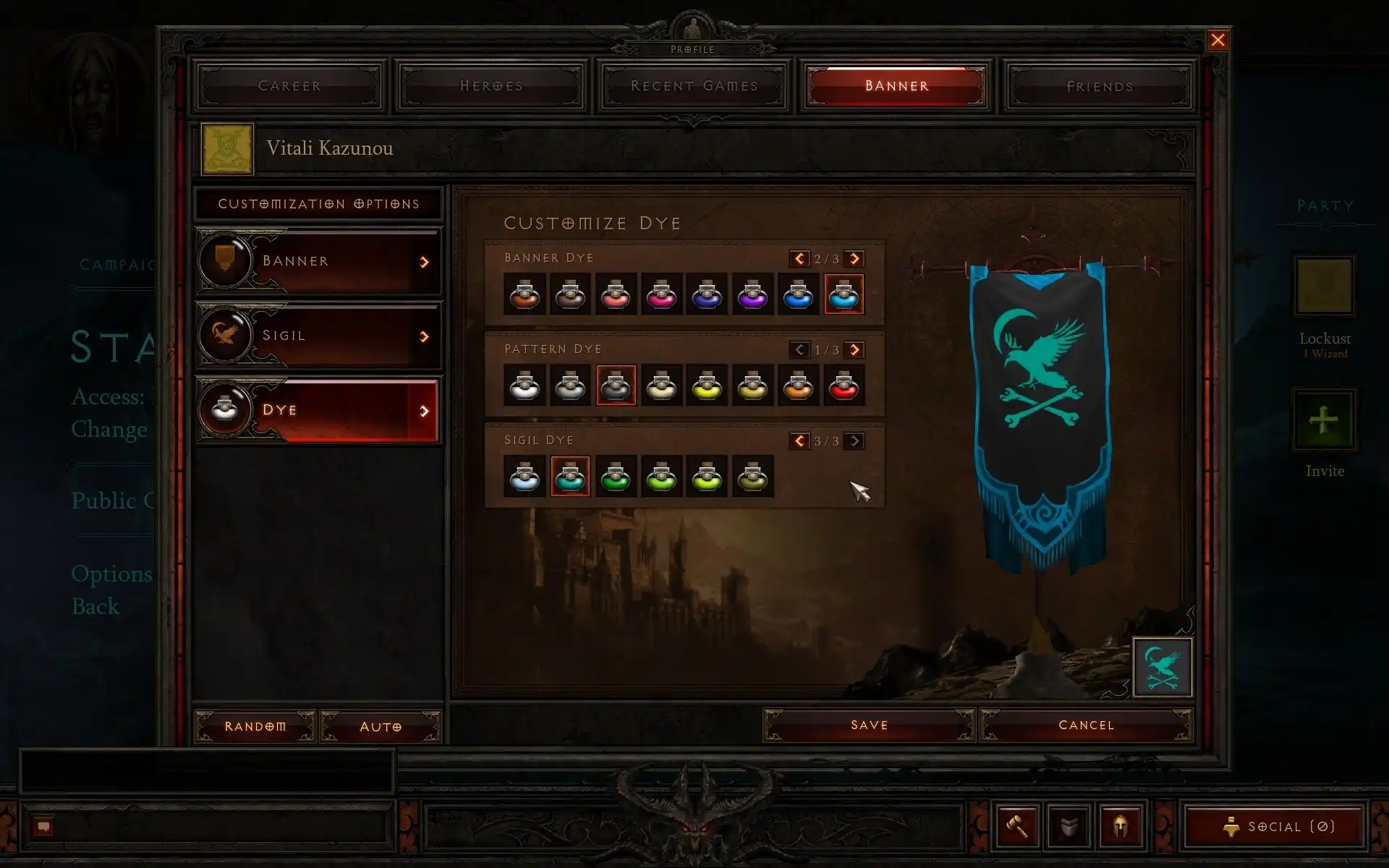Switch to the Career tab
1389x868 pixels.
289,86
